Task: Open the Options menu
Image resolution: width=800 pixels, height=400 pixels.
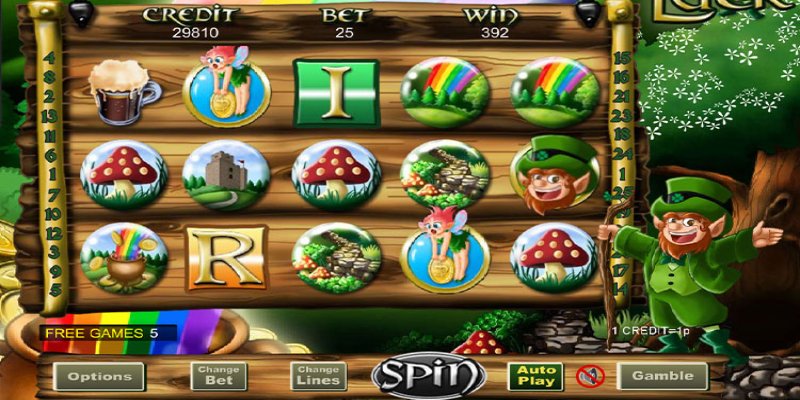Action: point(99,376)
